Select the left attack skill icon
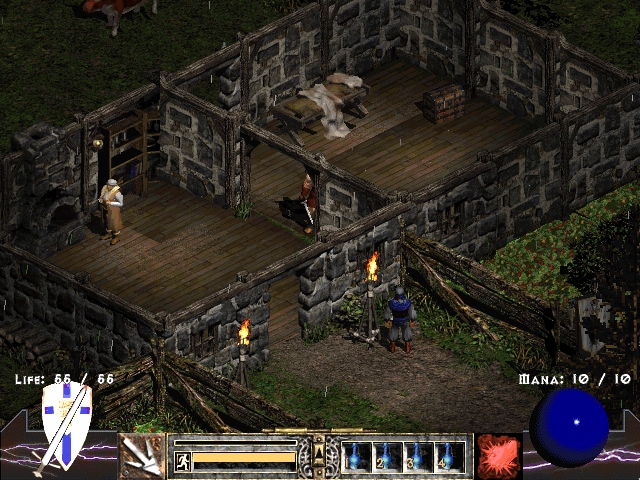This screenshot has width=640, height=480. click(142, 455)
